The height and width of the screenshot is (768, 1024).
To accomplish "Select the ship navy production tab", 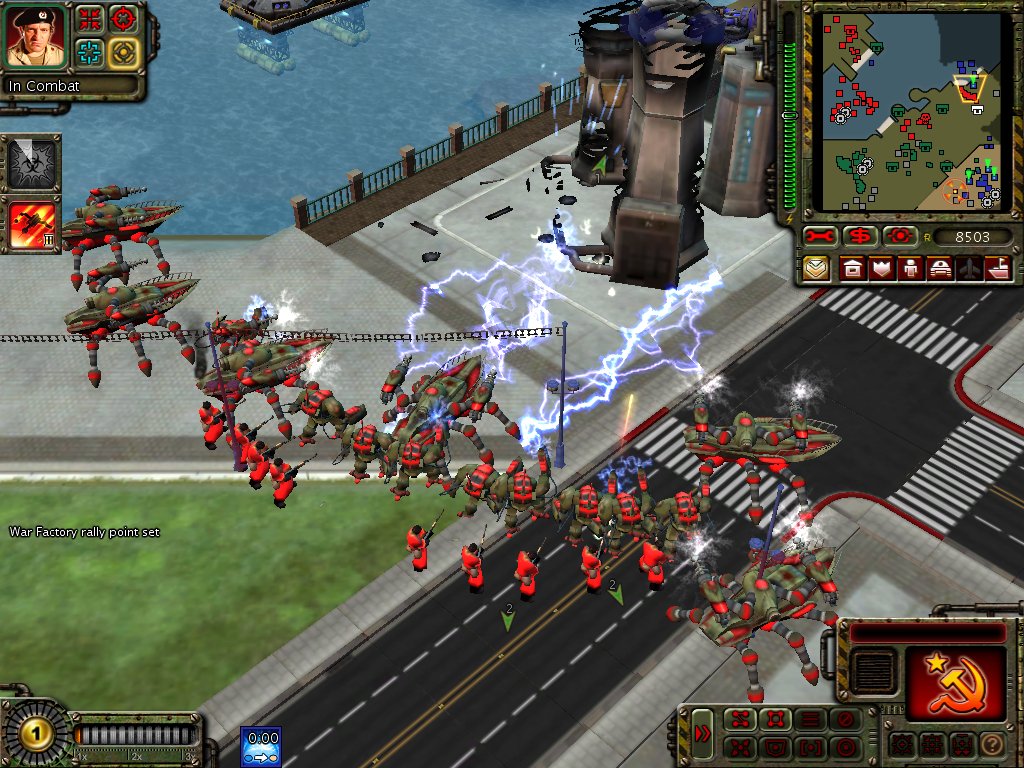I will coord(999,268).
